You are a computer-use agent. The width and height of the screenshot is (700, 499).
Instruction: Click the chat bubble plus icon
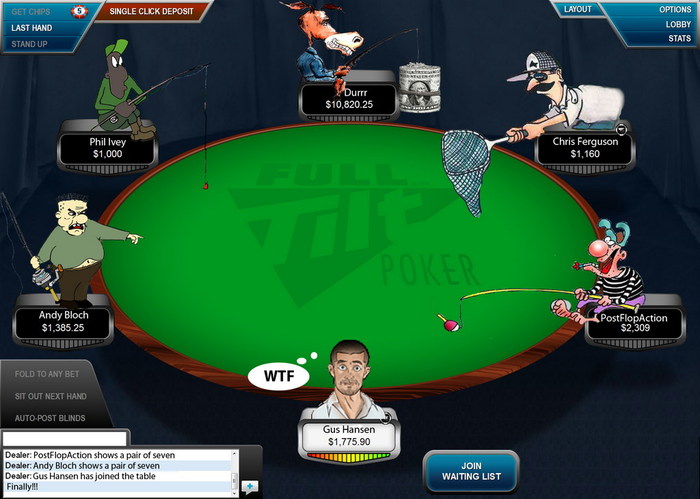[x=249, y=487]
